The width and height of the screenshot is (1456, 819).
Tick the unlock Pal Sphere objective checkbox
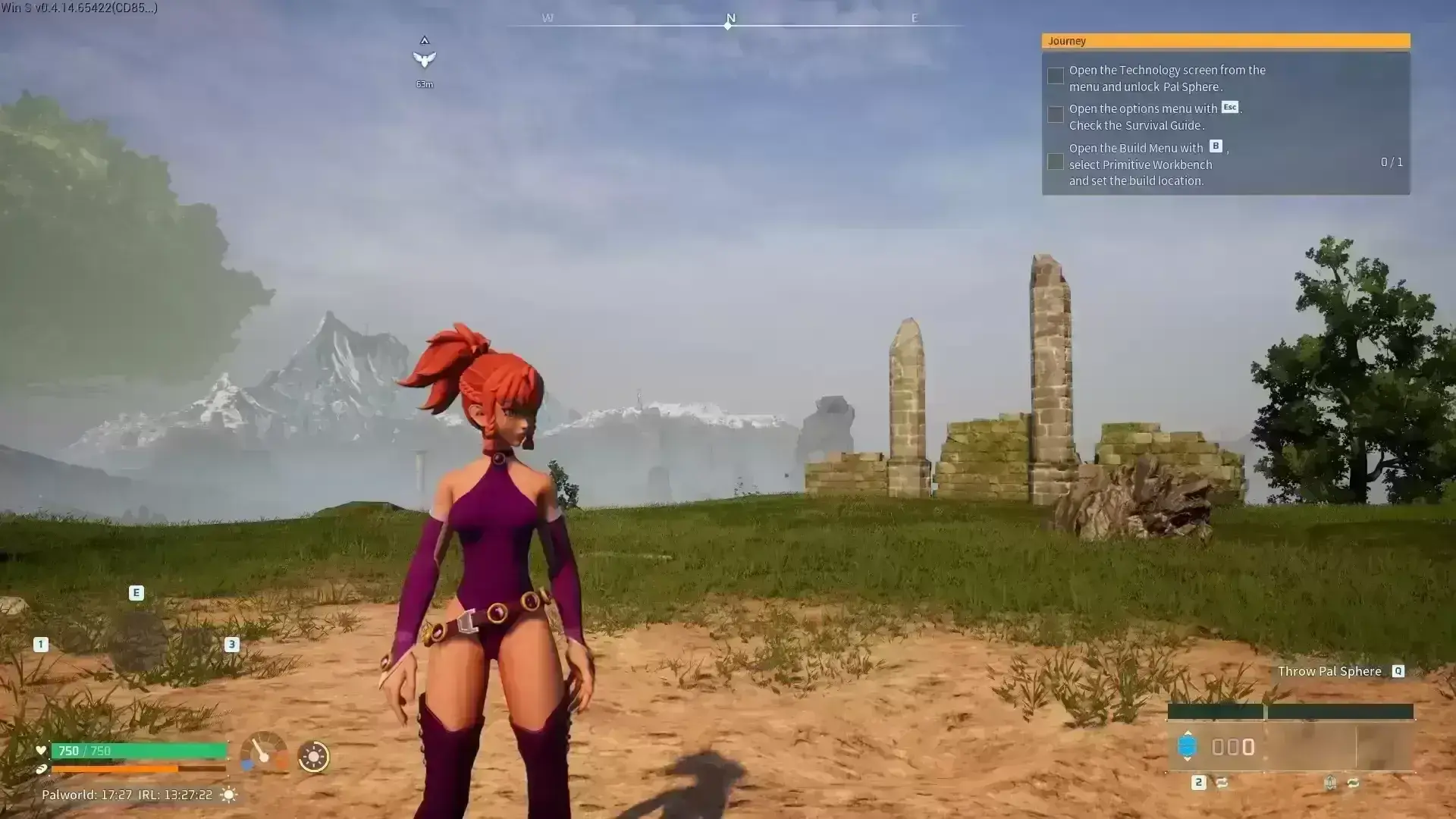pos(1055,76)
